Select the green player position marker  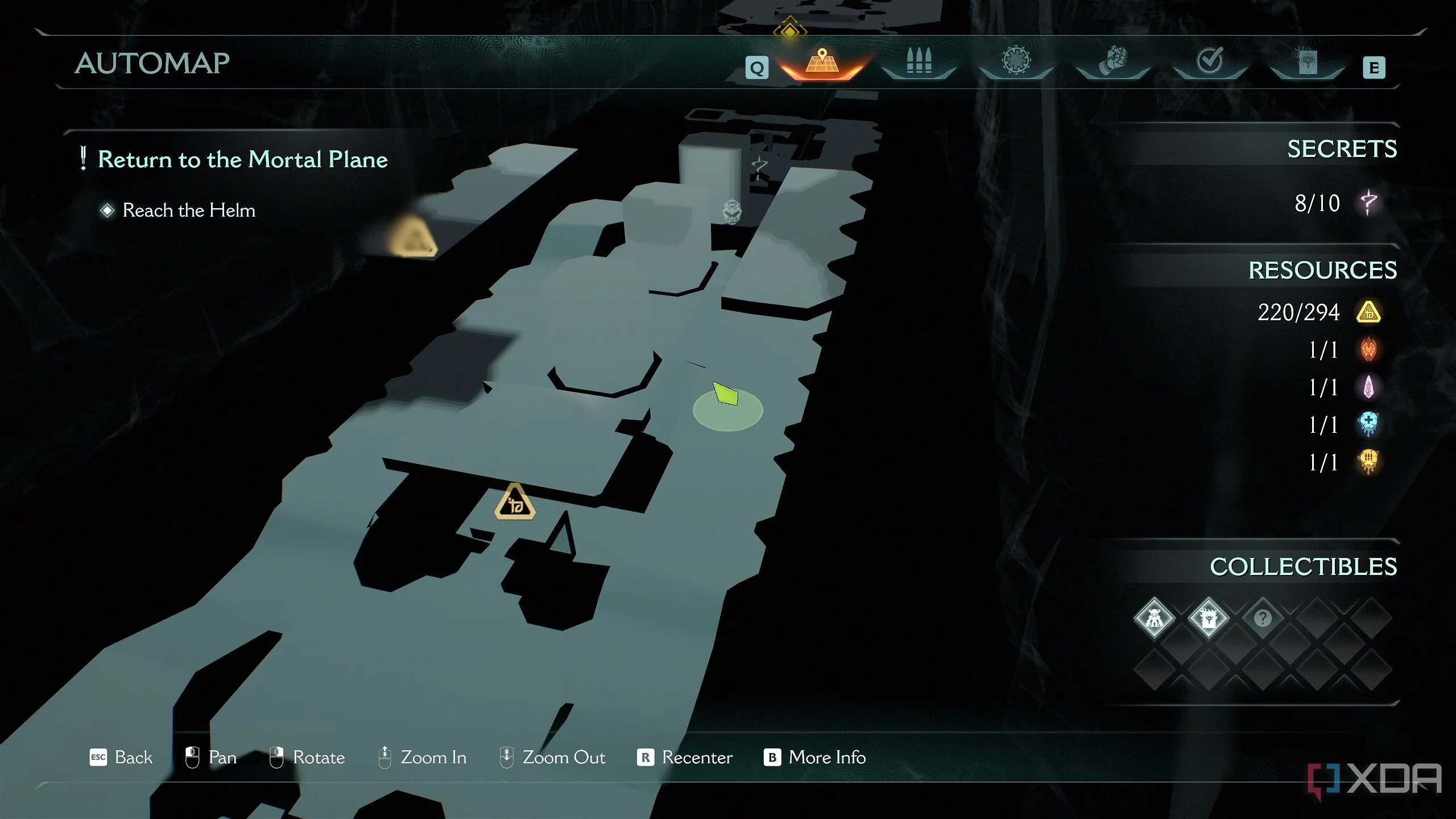[x=726, y=395]
